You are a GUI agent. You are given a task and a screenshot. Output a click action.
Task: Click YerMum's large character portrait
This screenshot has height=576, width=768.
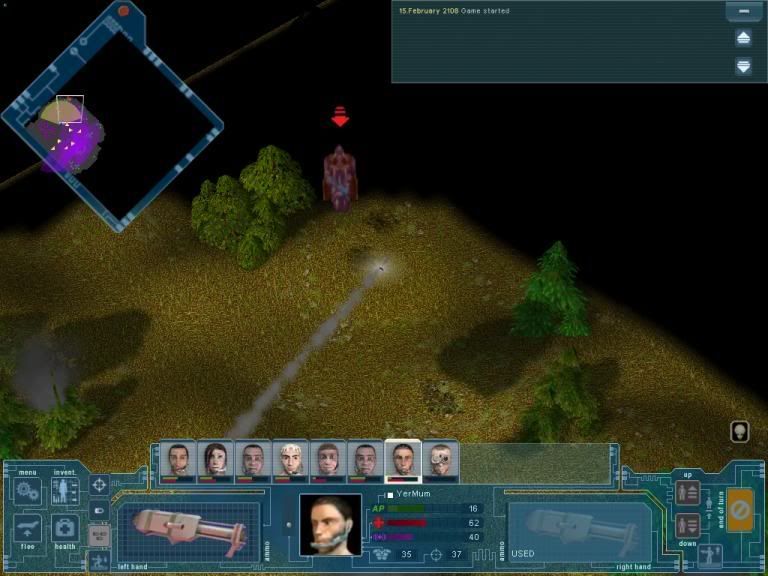pos(331,524)
